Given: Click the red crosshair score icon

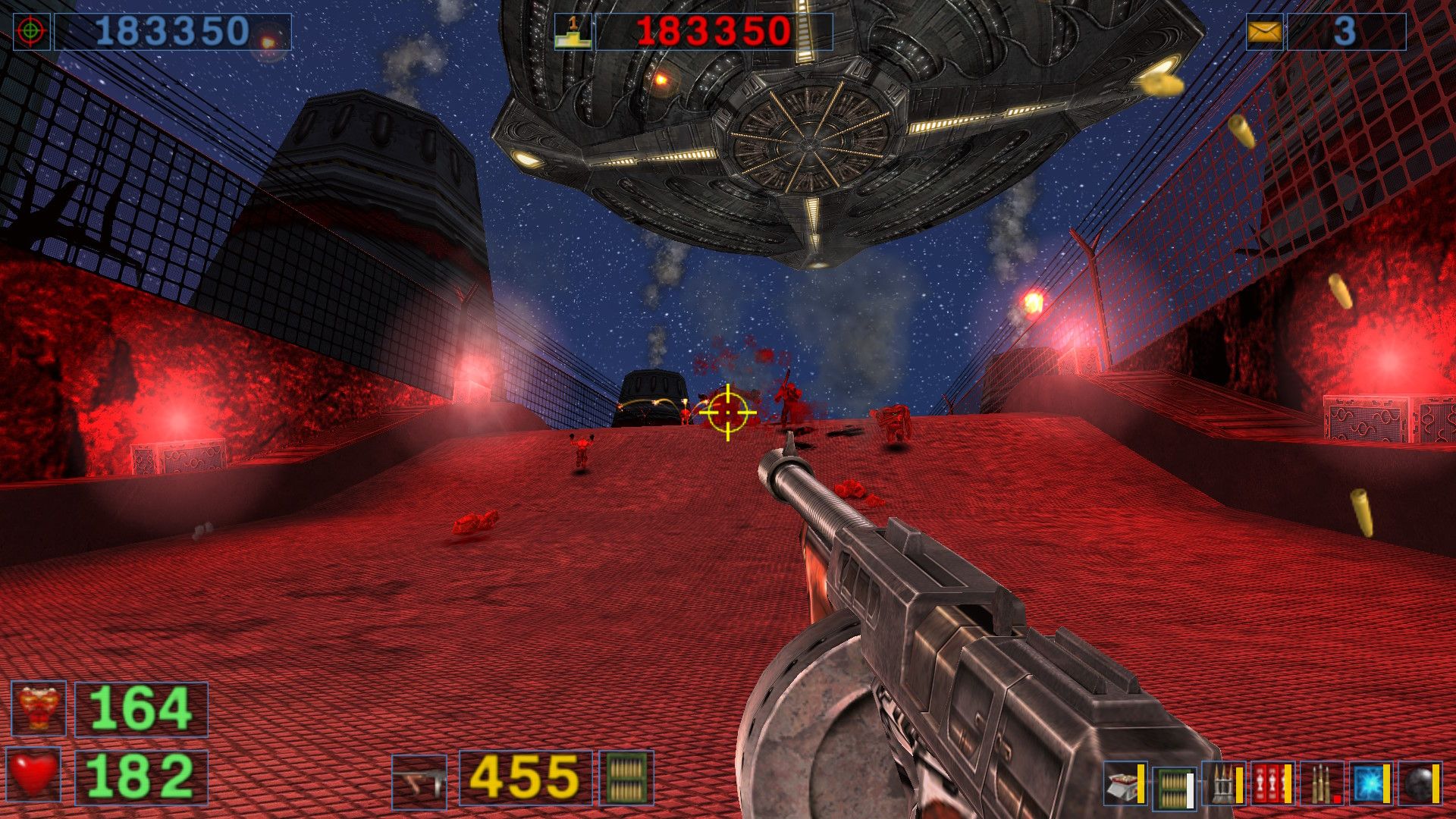Looking at the screenshot, I should coord(31,32).
